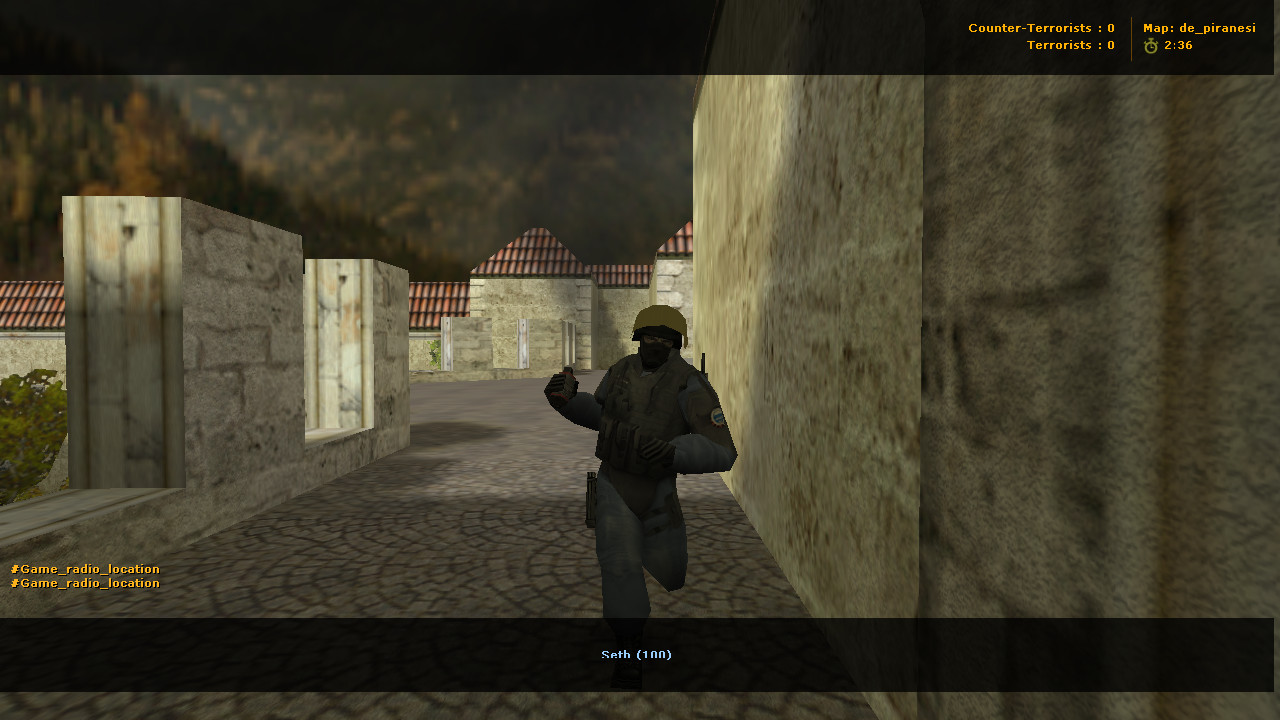Image resolution: width=1280 pixels, height=720 pixels.
Task: Select the scoreboard panel header
Action: [x=1110, y=37]
